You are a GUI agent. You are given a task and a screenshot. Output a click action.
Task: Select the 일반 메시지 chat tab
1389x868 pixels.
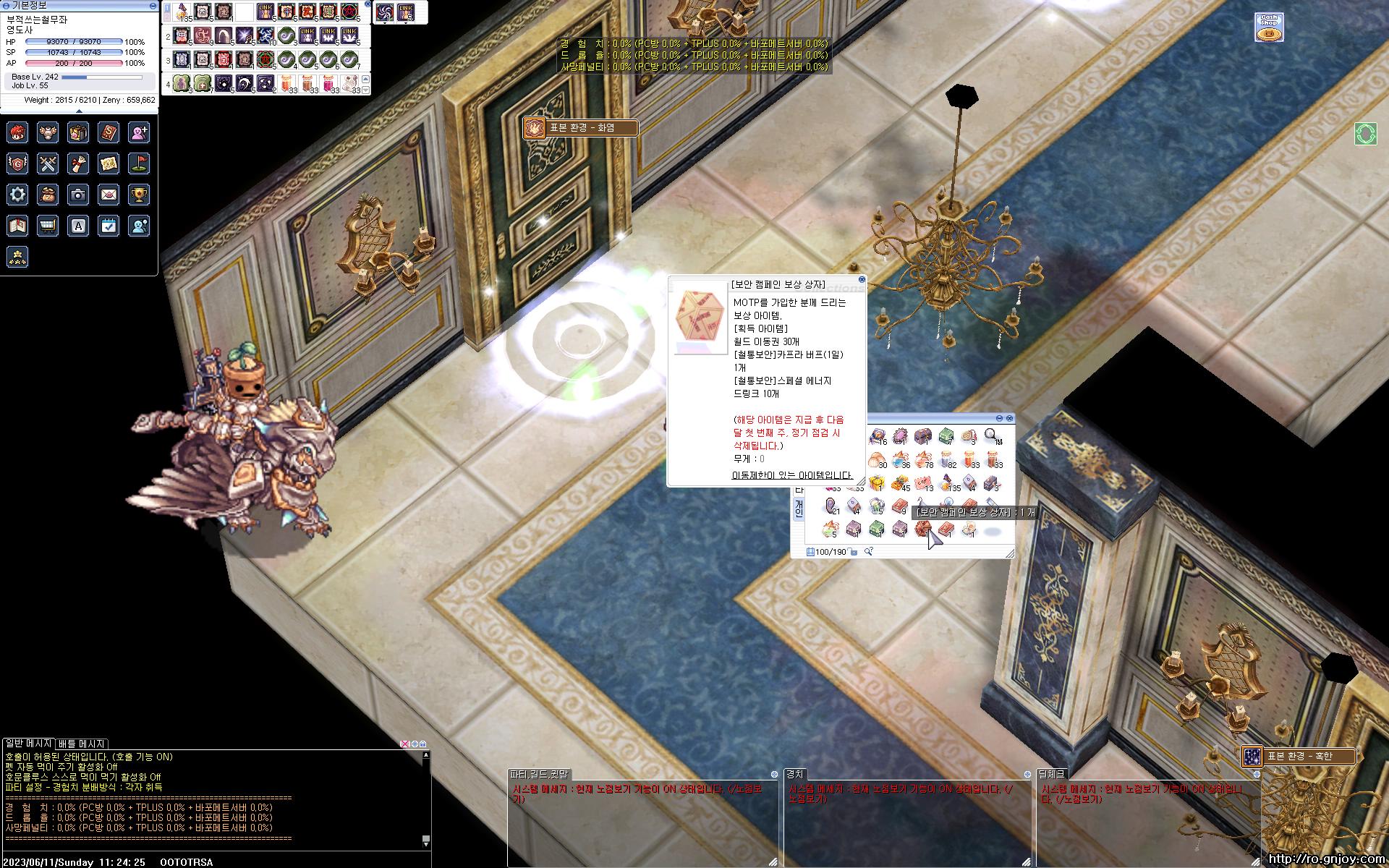(x=28, y=744)
